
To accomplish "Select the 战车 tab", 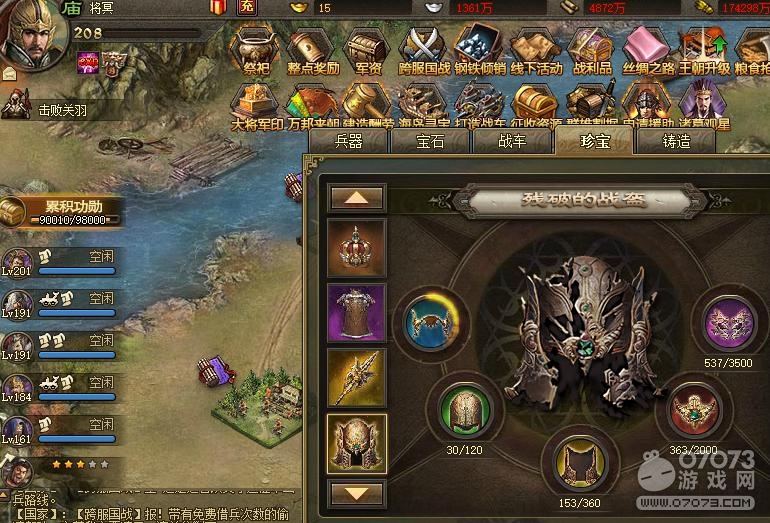I will 512,141.
